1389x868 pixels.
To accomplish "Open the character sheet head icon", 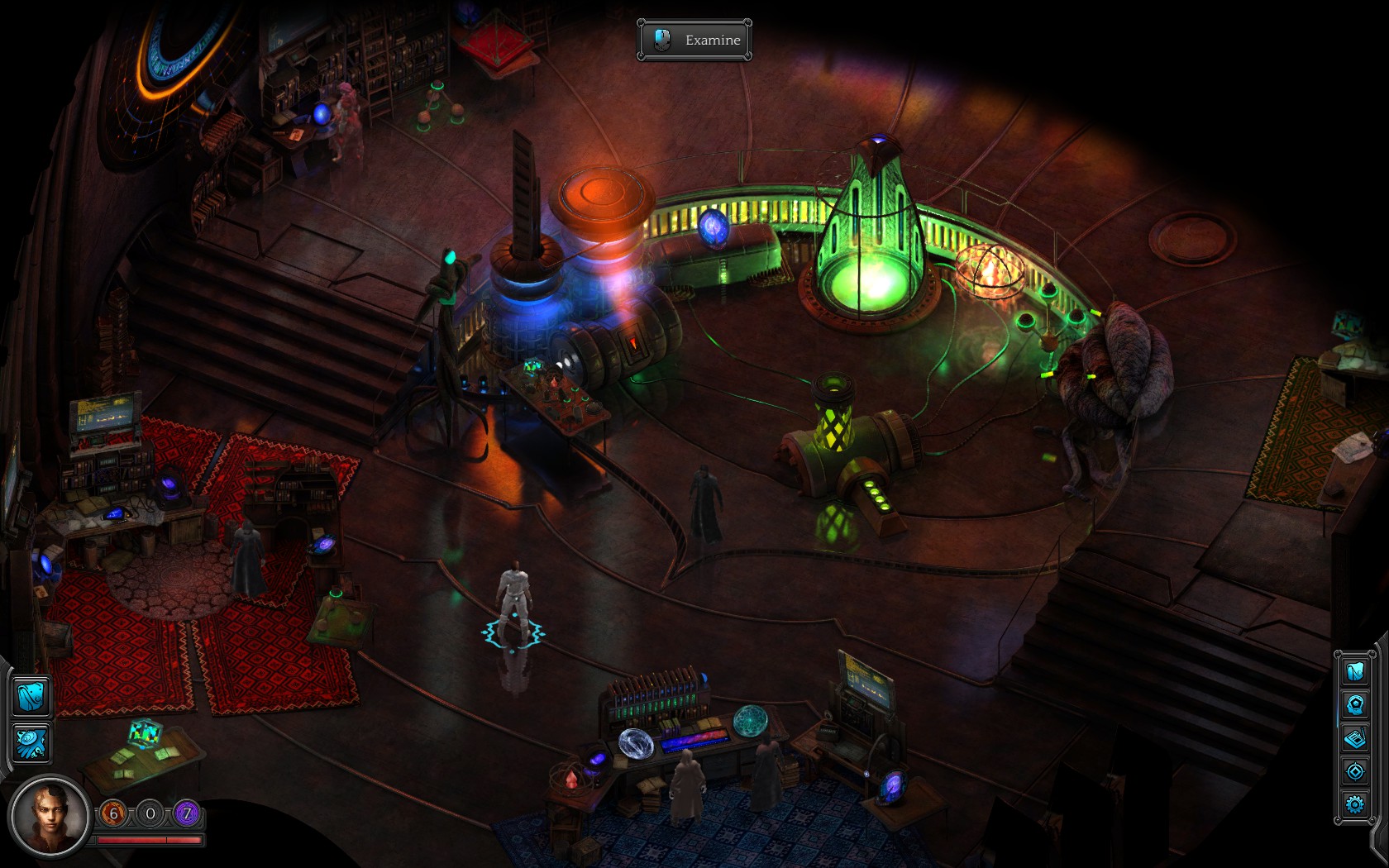I will 1354,704.
